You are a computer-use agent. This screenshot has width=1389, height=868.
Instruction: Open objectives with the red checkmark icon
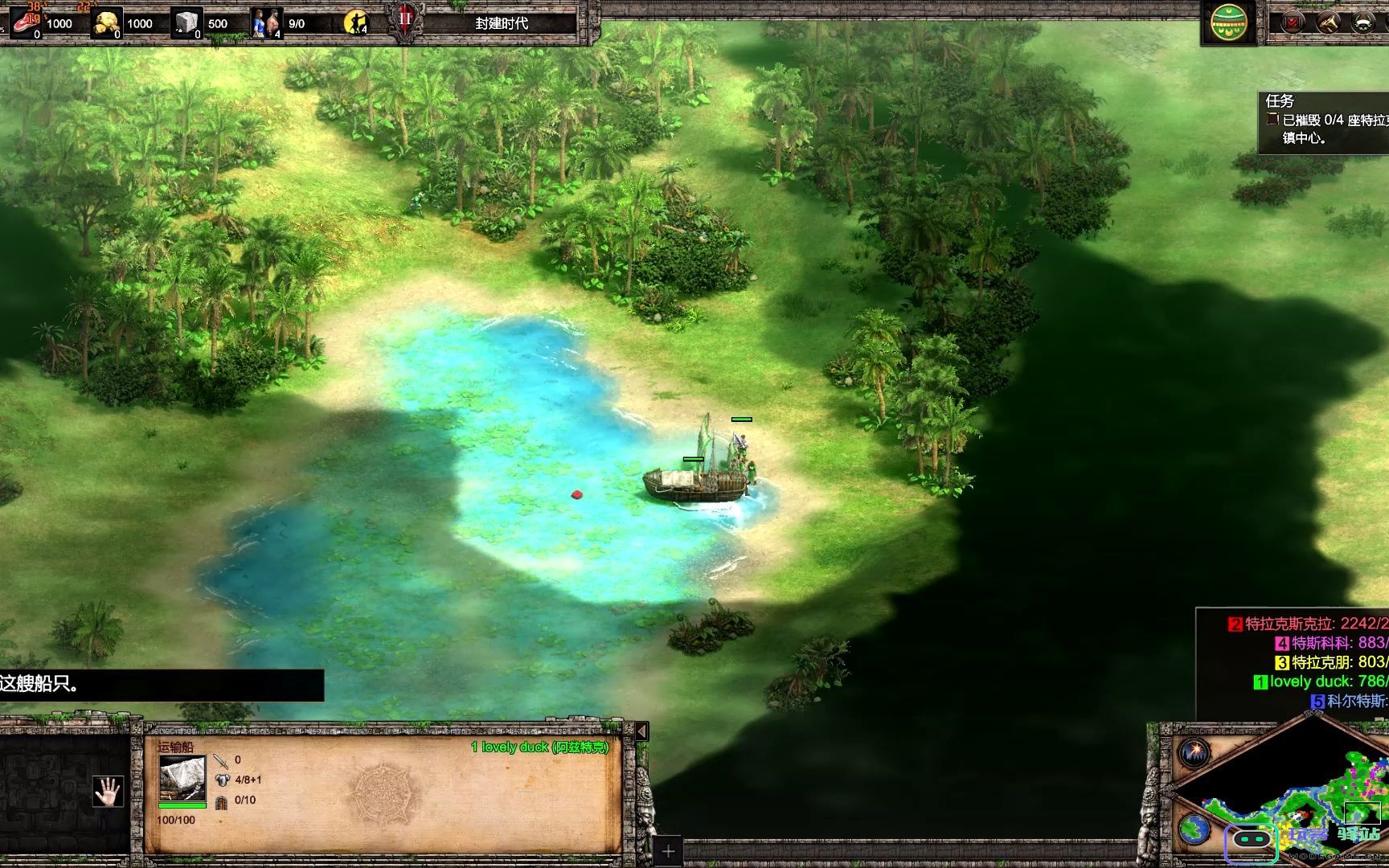tap(1293, 23)
